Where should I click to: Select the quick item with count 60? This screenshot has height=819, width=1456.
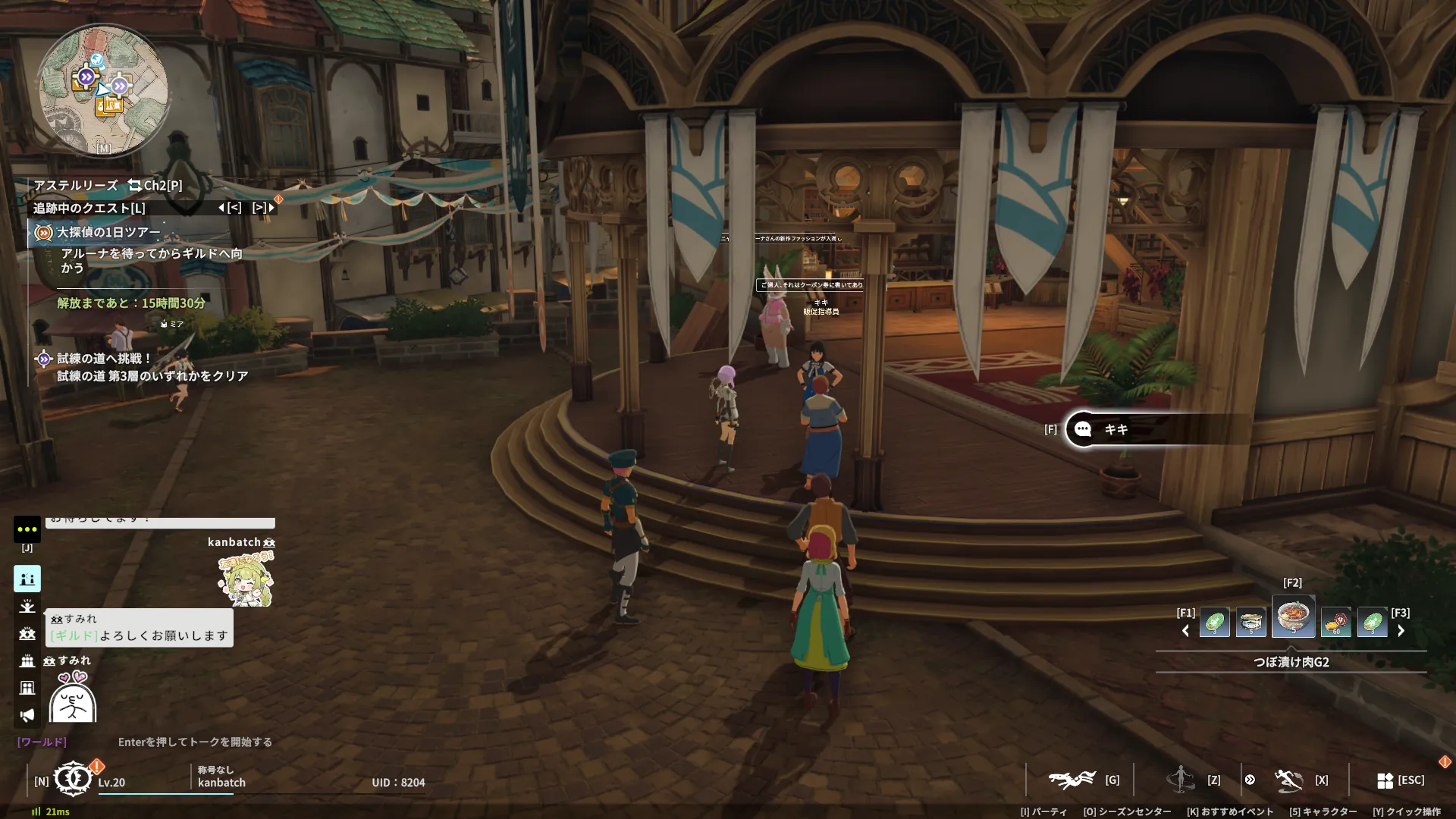pos(1335,622)
